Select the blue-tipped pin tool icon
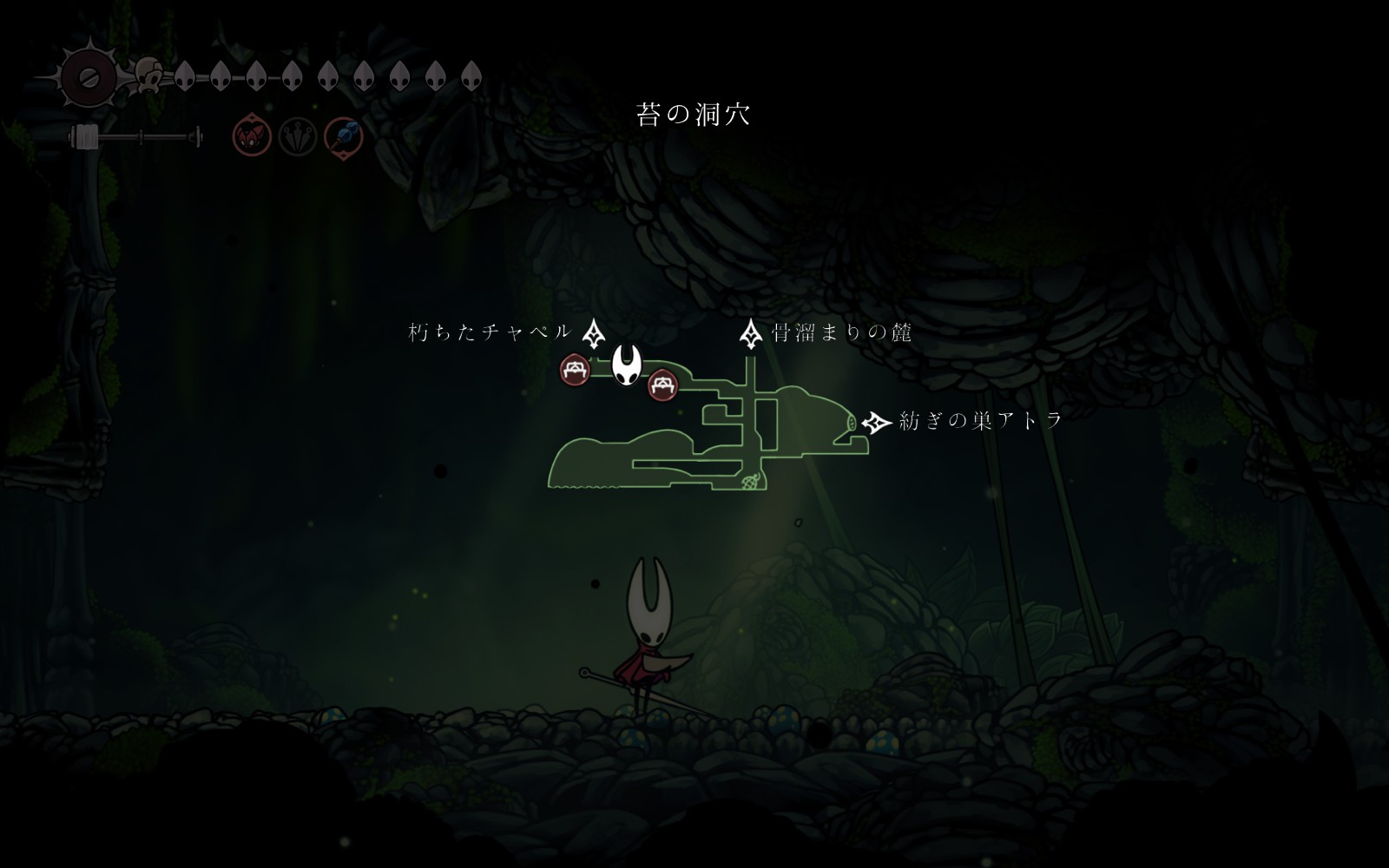The height and width of the screenshot is (868, 1389). click(x=344, y=137)
